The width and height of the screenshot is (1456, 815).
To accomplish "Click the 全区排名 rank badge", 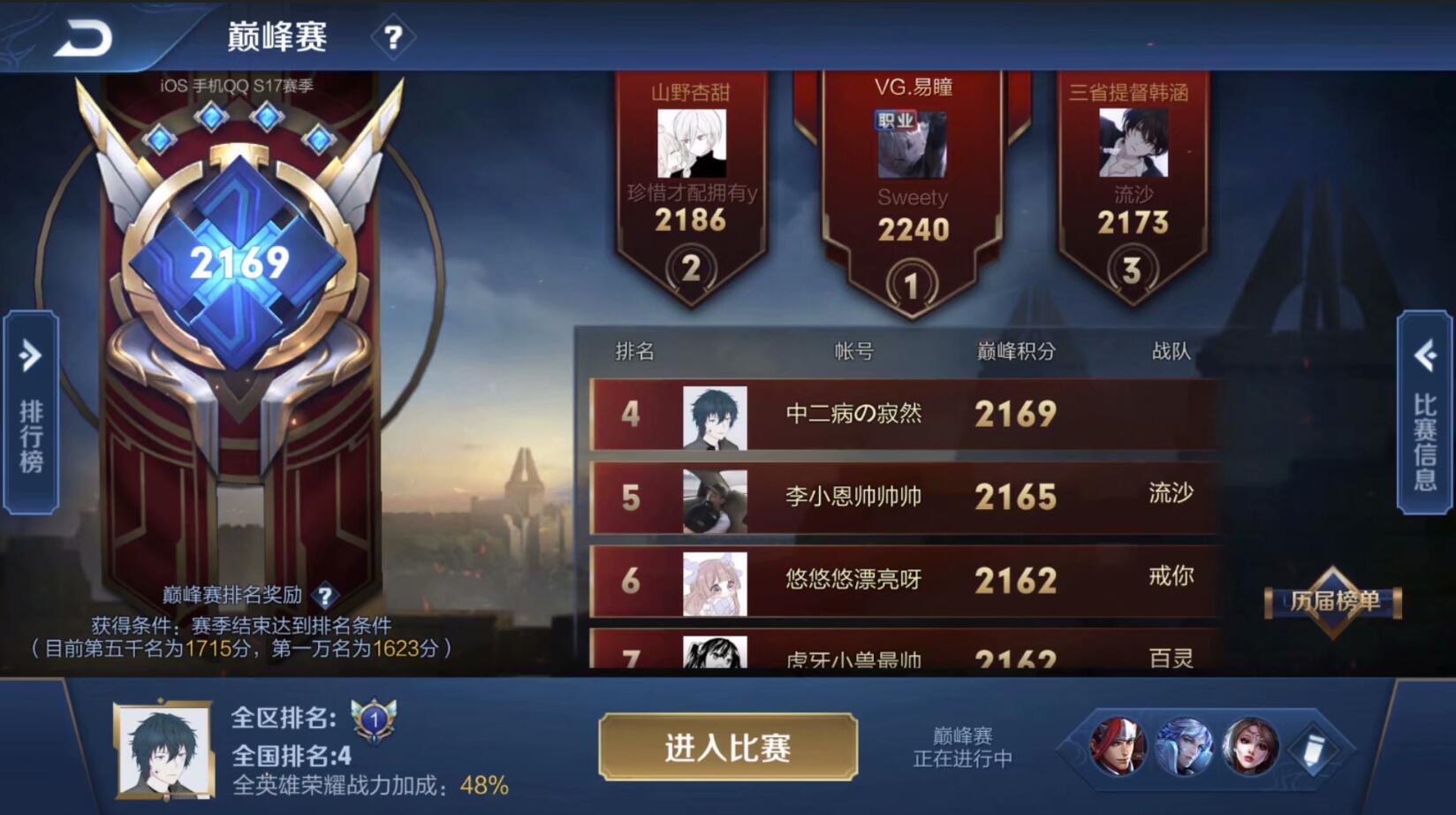I will pos(375,722).
